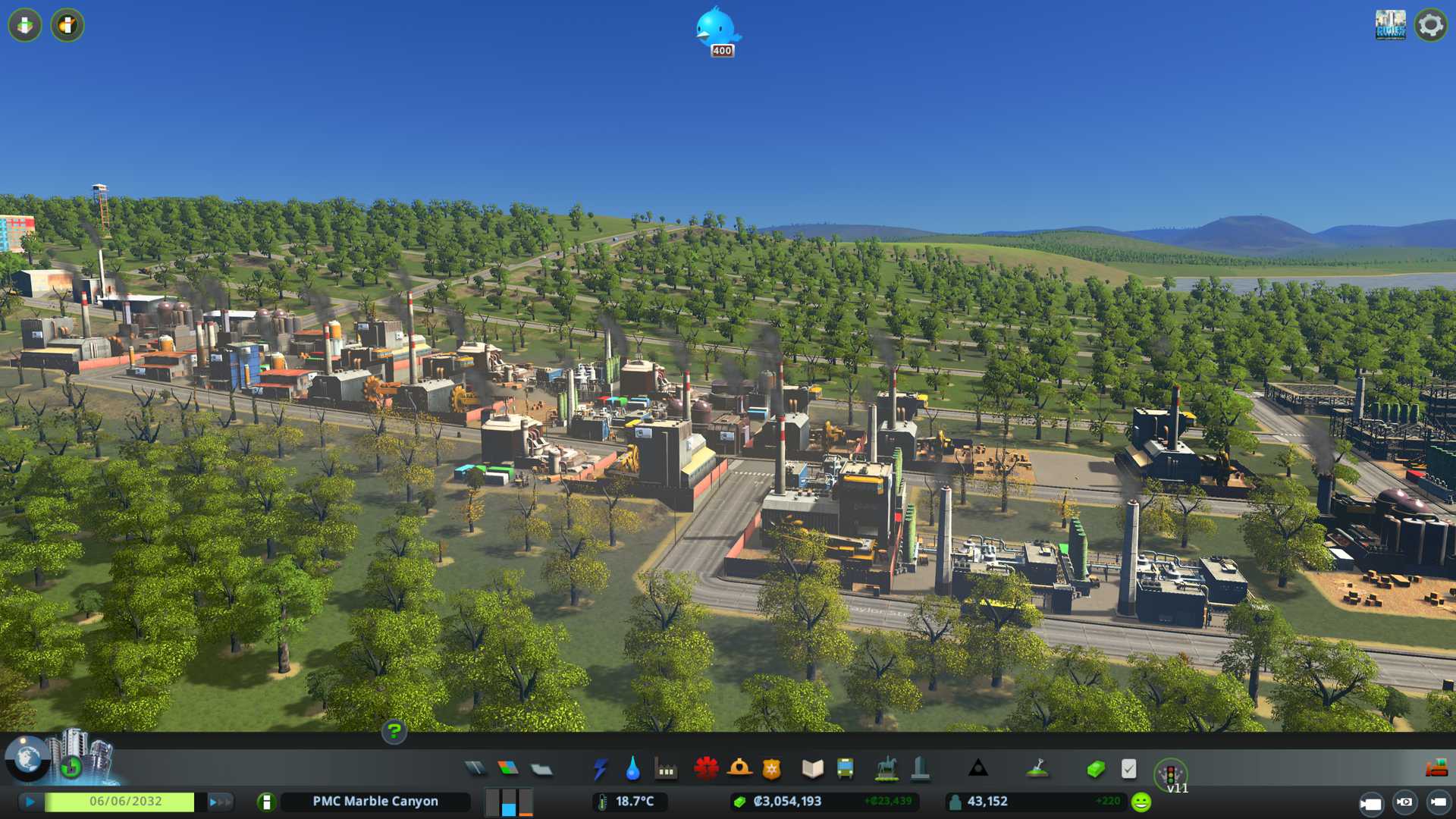1456x819 pixels.
Task: Activate the Bulldozer tool
Action: pos(1436,769)
